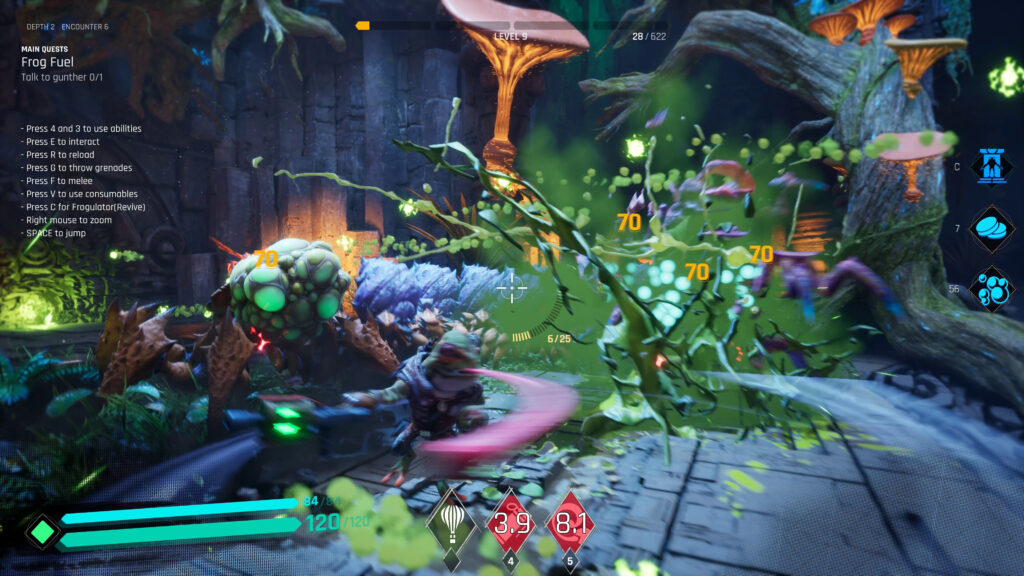The height and width of the screenshot is (576, 1024).
Task: Click the green diamond player emblem
Action: 42,532
